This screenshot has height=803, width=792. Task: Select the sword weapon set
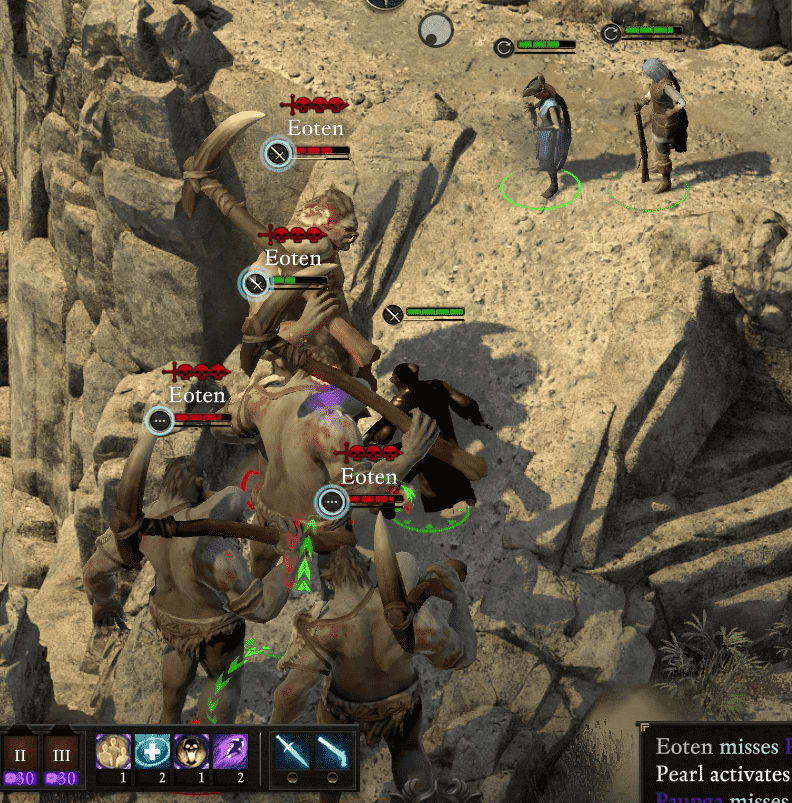coord(291,751)
